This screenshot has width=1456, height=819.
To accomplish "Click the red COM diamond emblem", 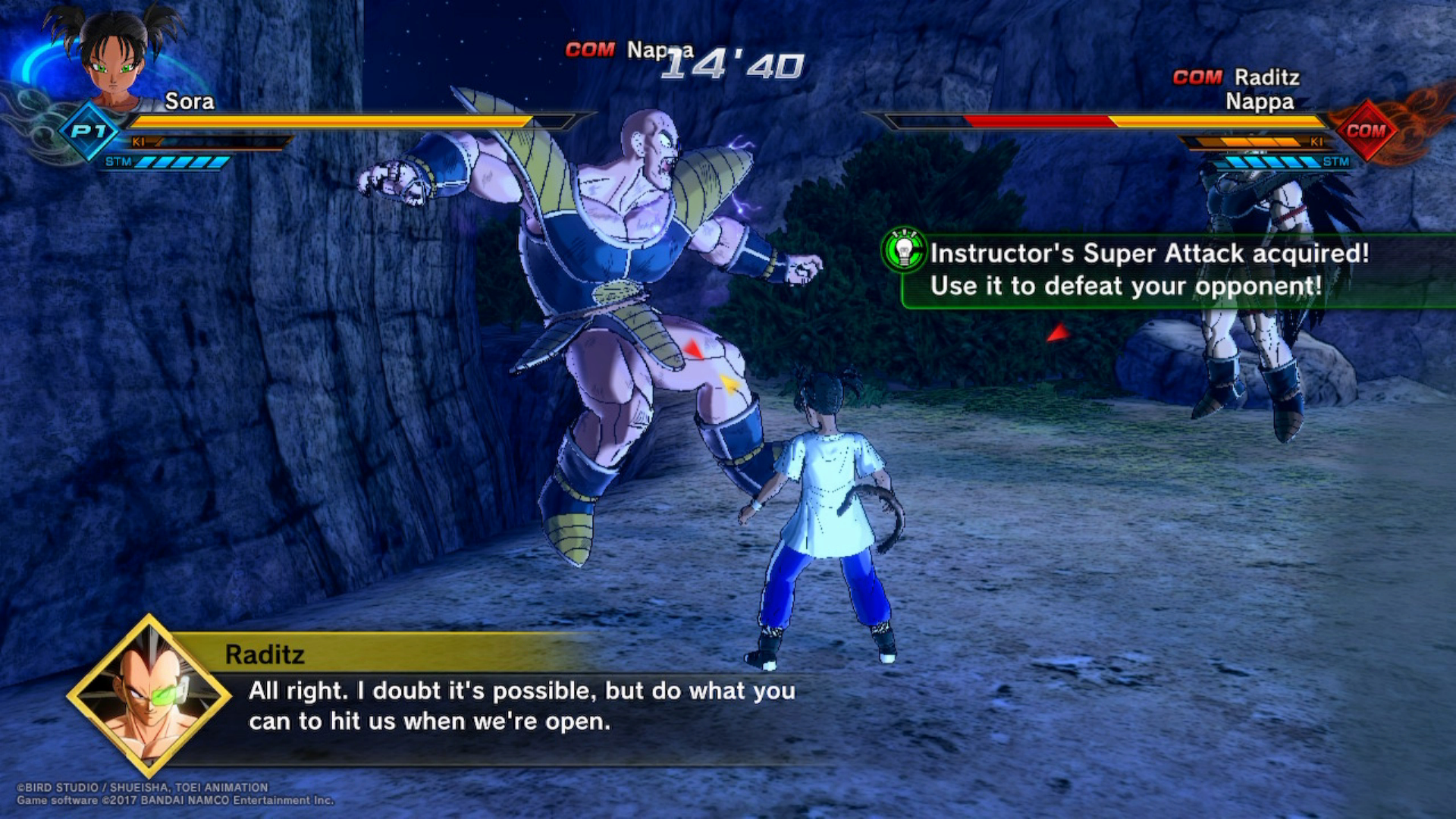I will 1366,130.
